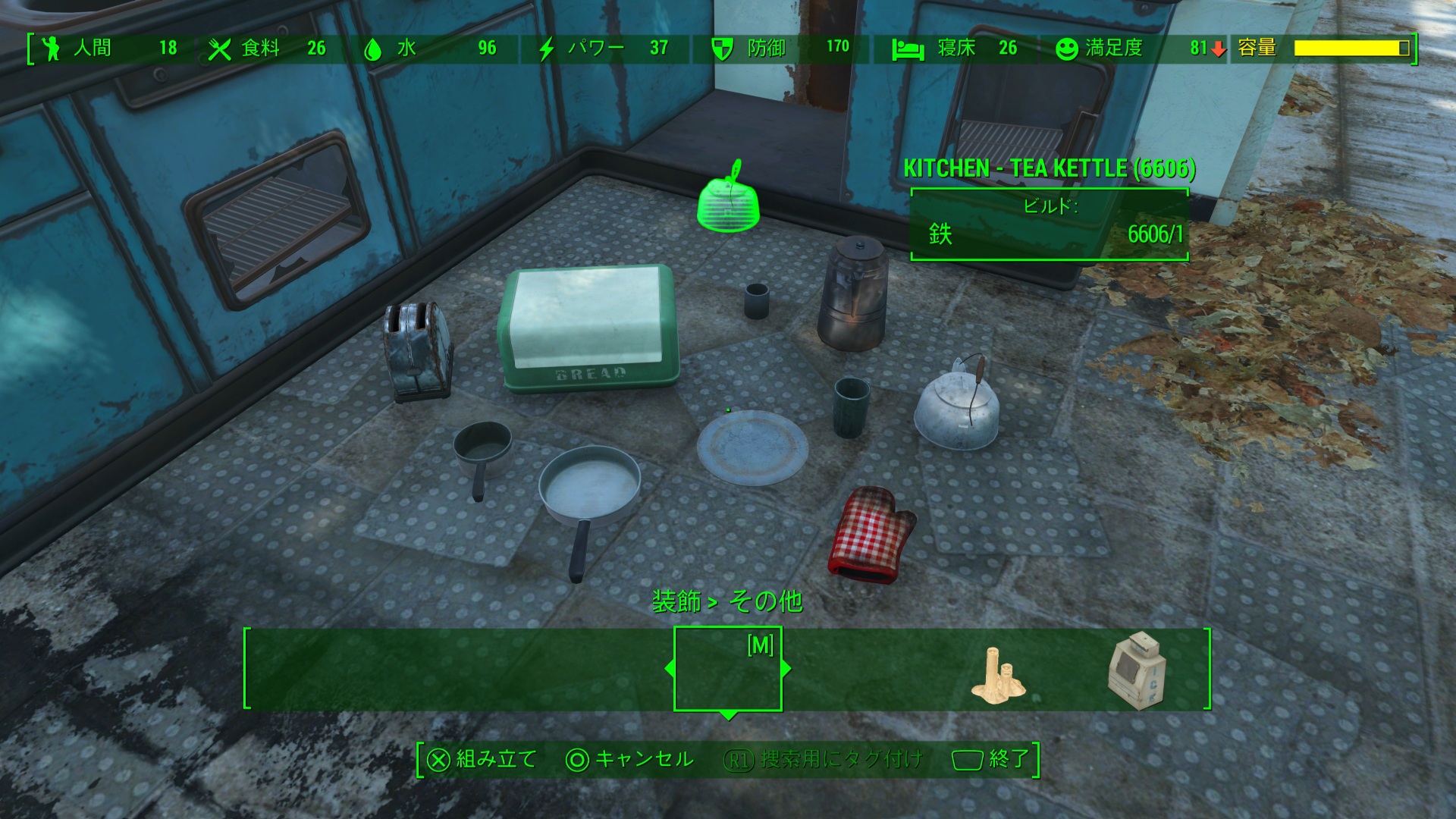This screenshot has height=819, width=1456.
Task: Choose the ice machine item thumbnail
Action: 1136,670
